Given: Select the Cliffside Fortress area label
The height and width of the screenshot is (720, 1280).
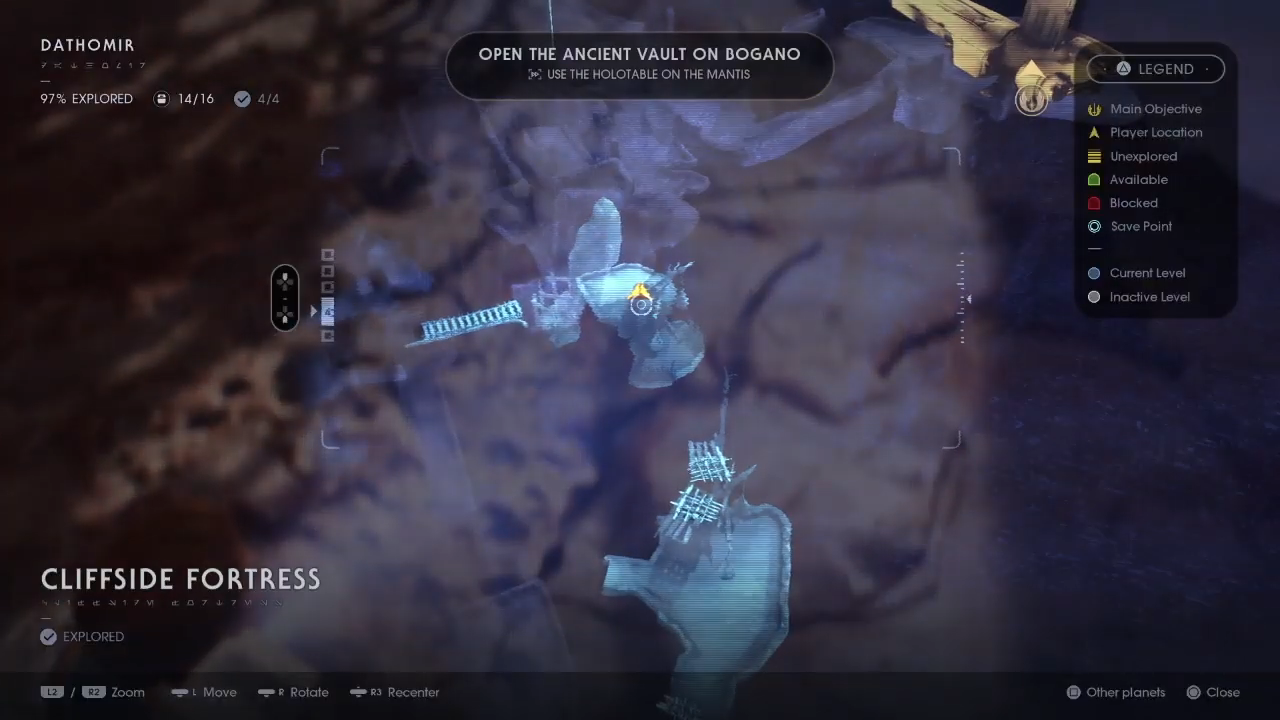Looking at the screenshot, I should pos(180,578).
